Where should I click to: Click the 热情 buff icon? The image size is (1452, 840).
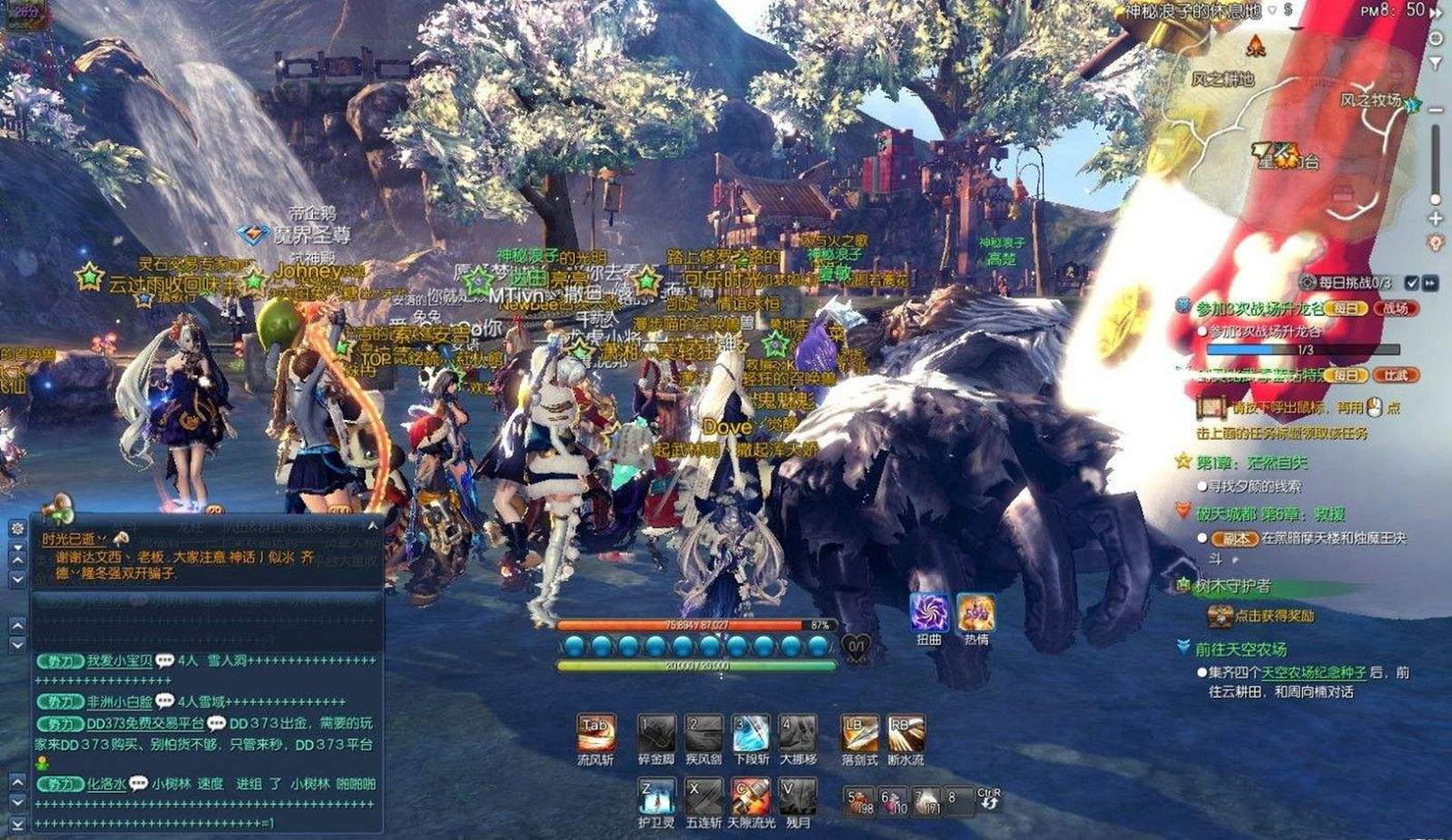pos(976,612)
